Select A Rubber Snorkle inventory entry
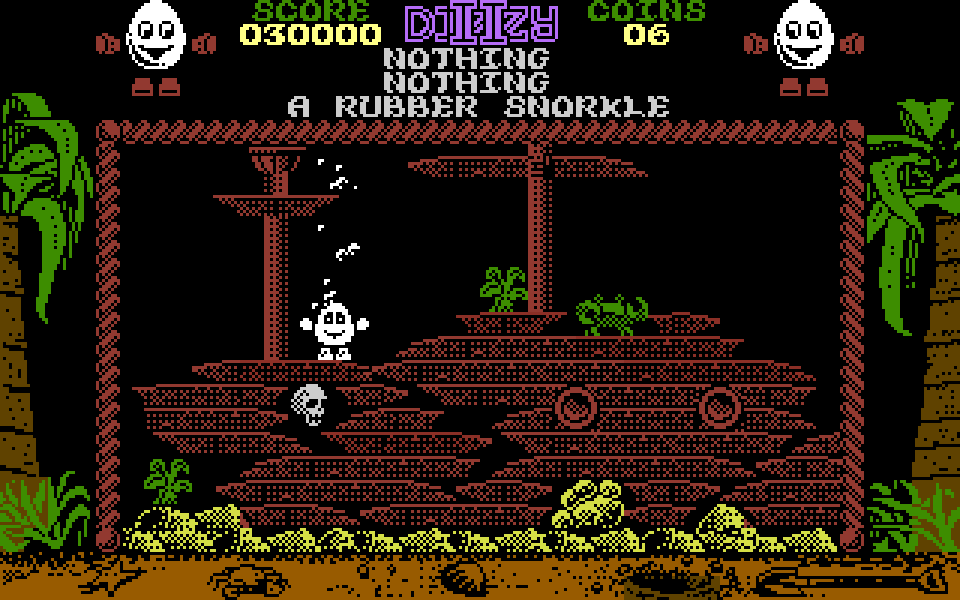This screenshot has height=600, width=960. coord(478,106)
